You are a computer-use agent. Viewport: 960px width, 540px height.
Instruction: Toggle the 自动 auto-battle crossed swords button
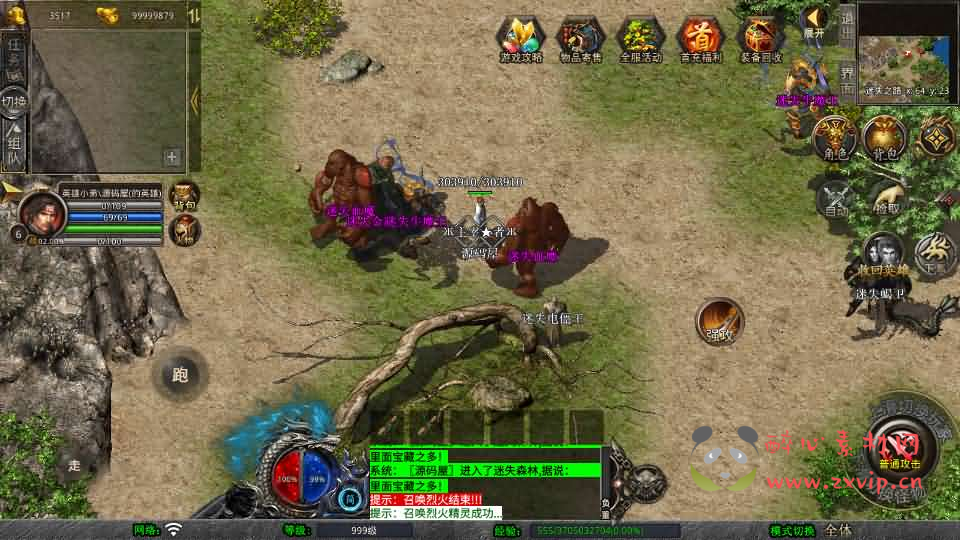pos(836,196)
